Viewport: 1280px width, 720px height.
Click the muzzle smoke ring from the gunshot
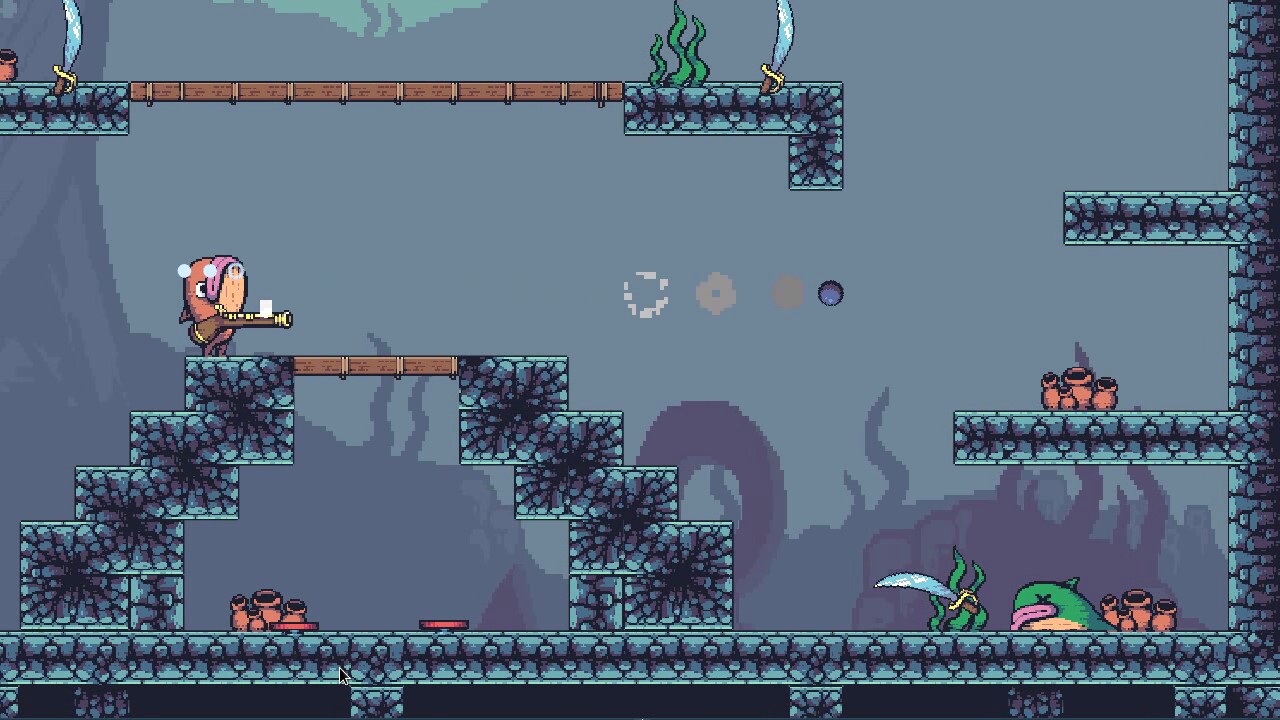645,293
